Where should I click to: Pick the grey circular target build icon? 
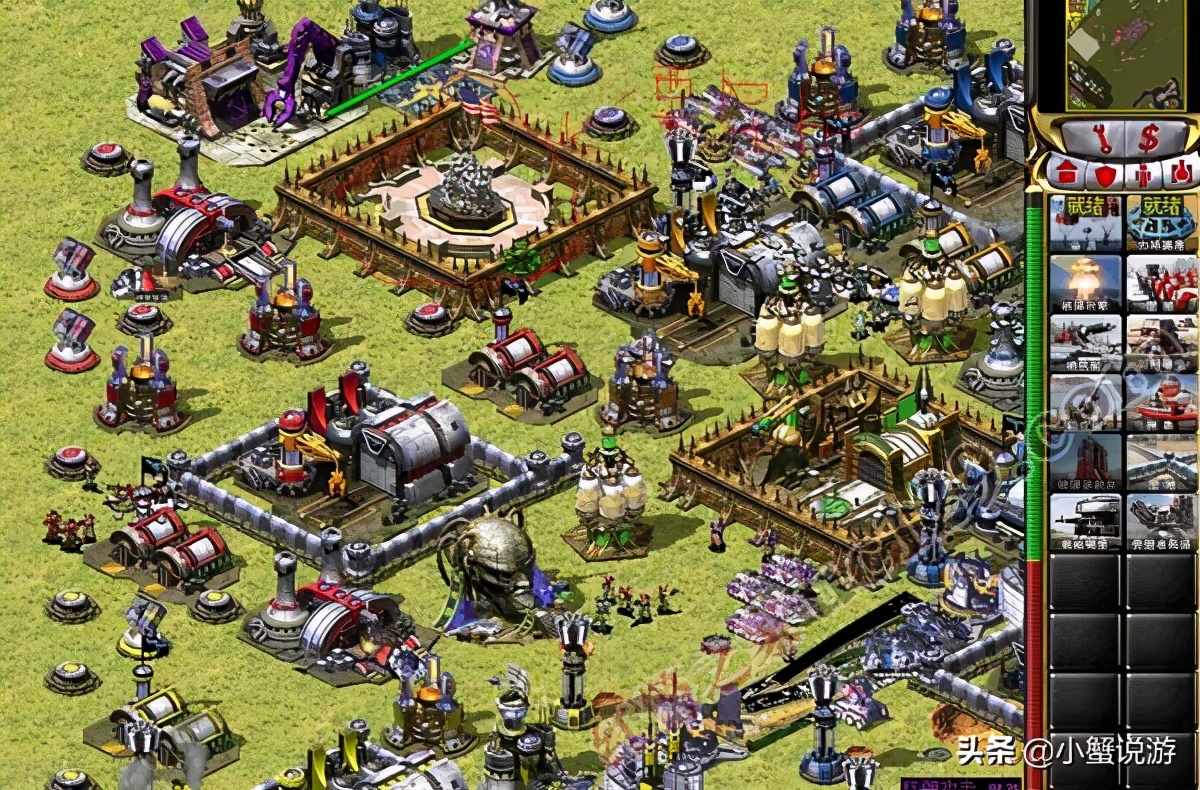click(x=1085, y=402)
